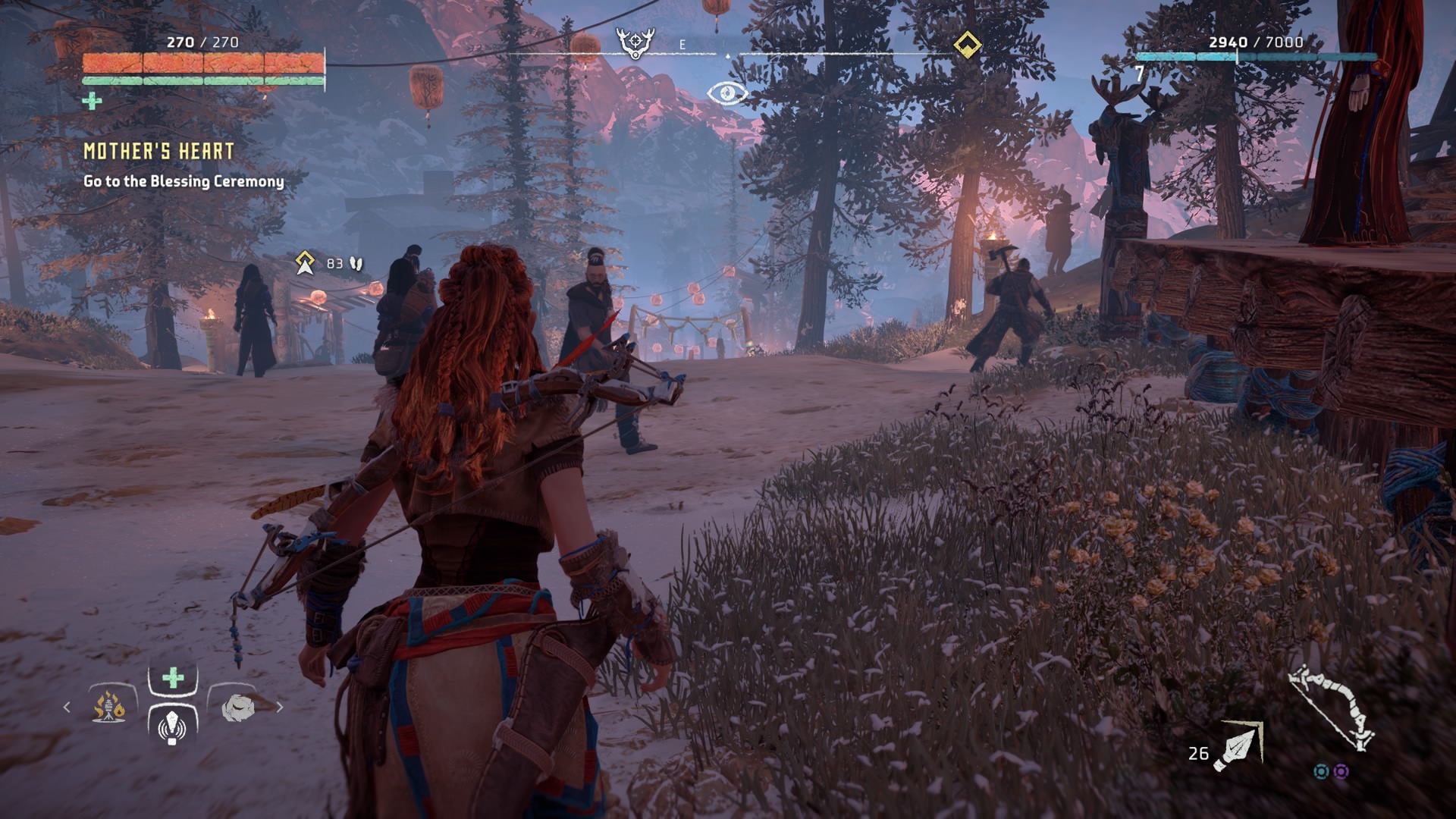Image resolution: width=1456 pixels, height=819 pixels.
Task: Cycle tools with the left arrow
Action: 67,708
